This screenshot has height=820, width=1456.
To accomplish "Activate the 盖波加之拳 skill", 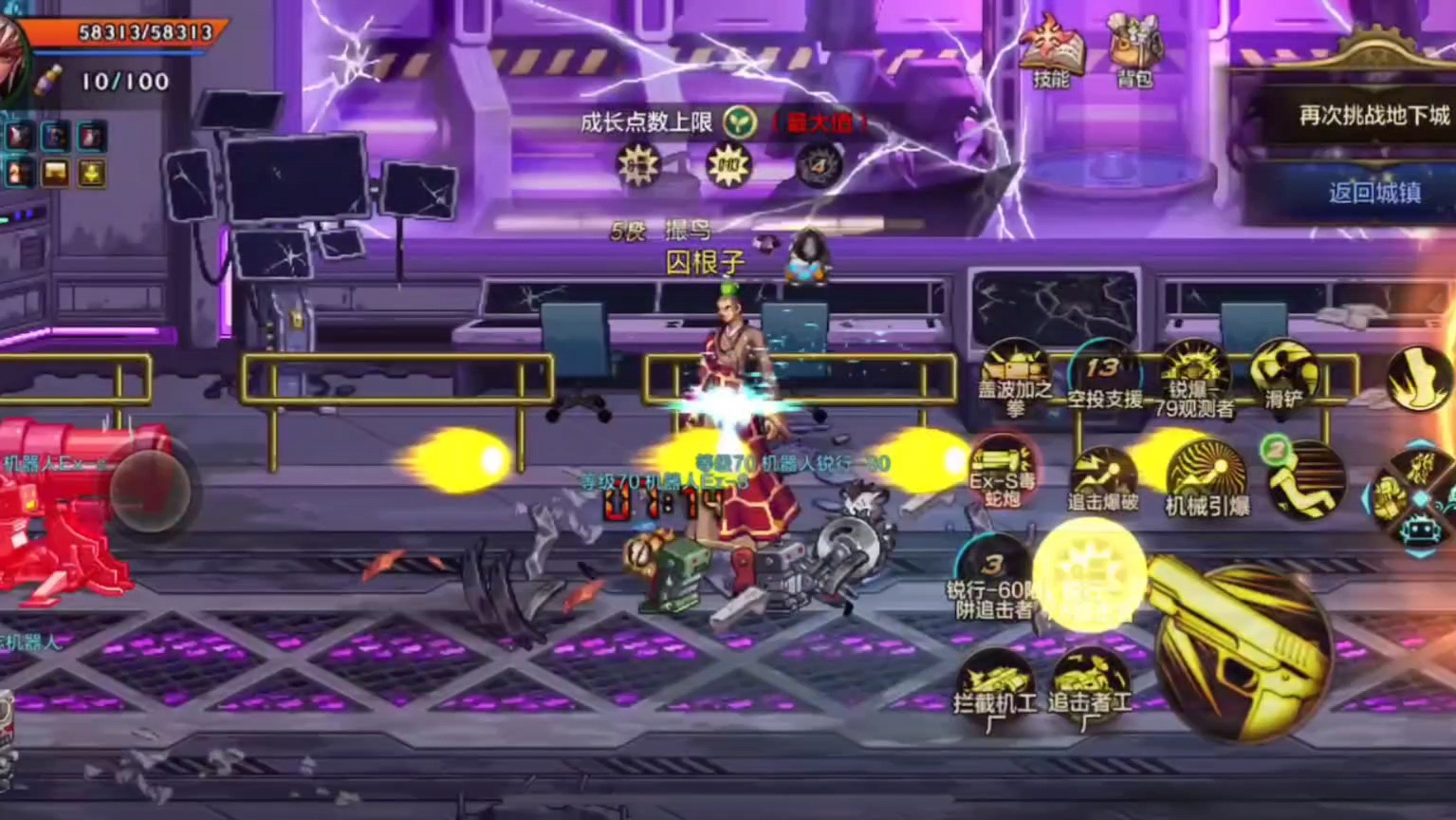I will tap(1015, 375).
